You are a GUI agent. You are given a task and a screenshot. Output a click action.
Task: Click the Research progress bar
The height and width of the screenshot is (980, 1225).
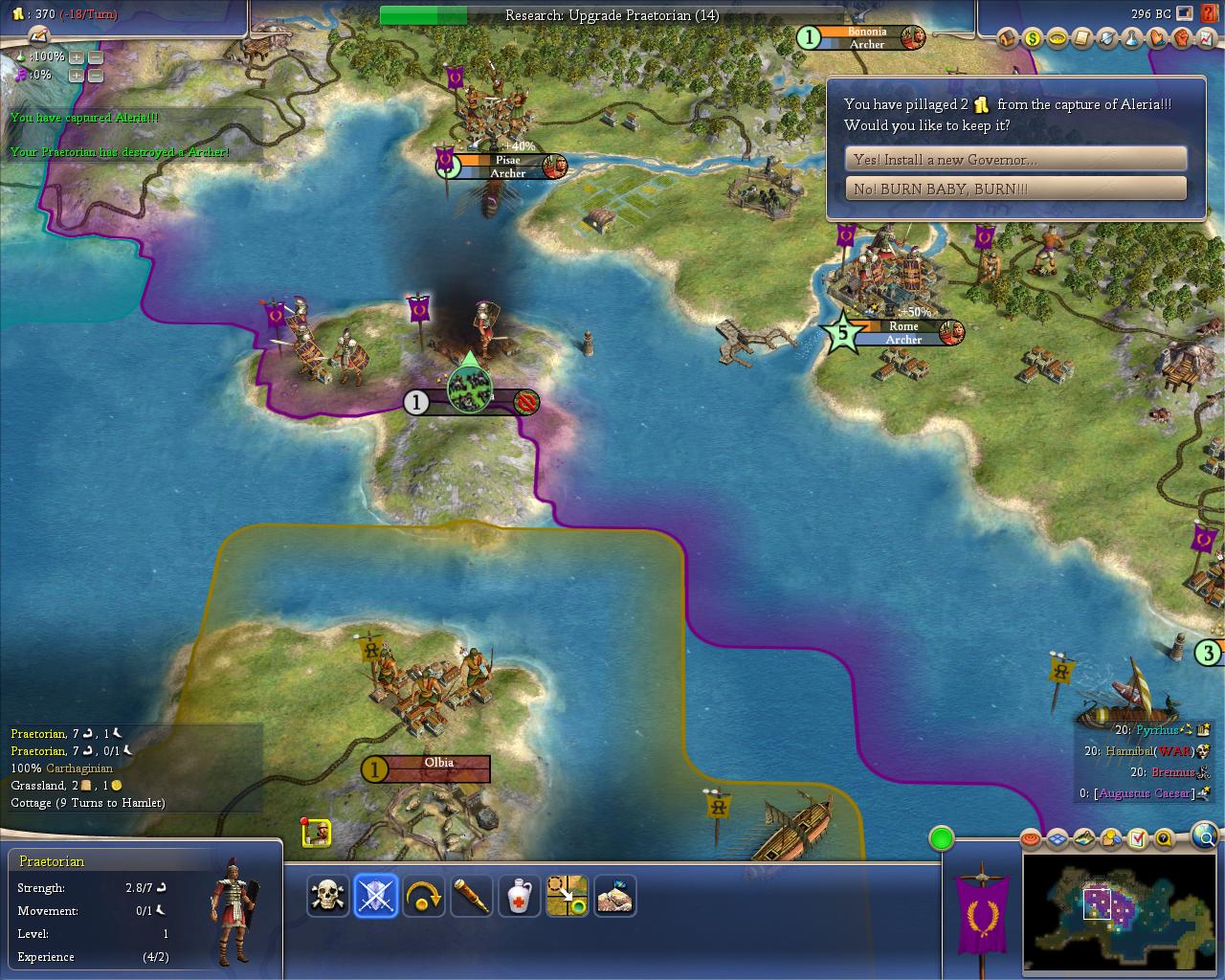612,15
